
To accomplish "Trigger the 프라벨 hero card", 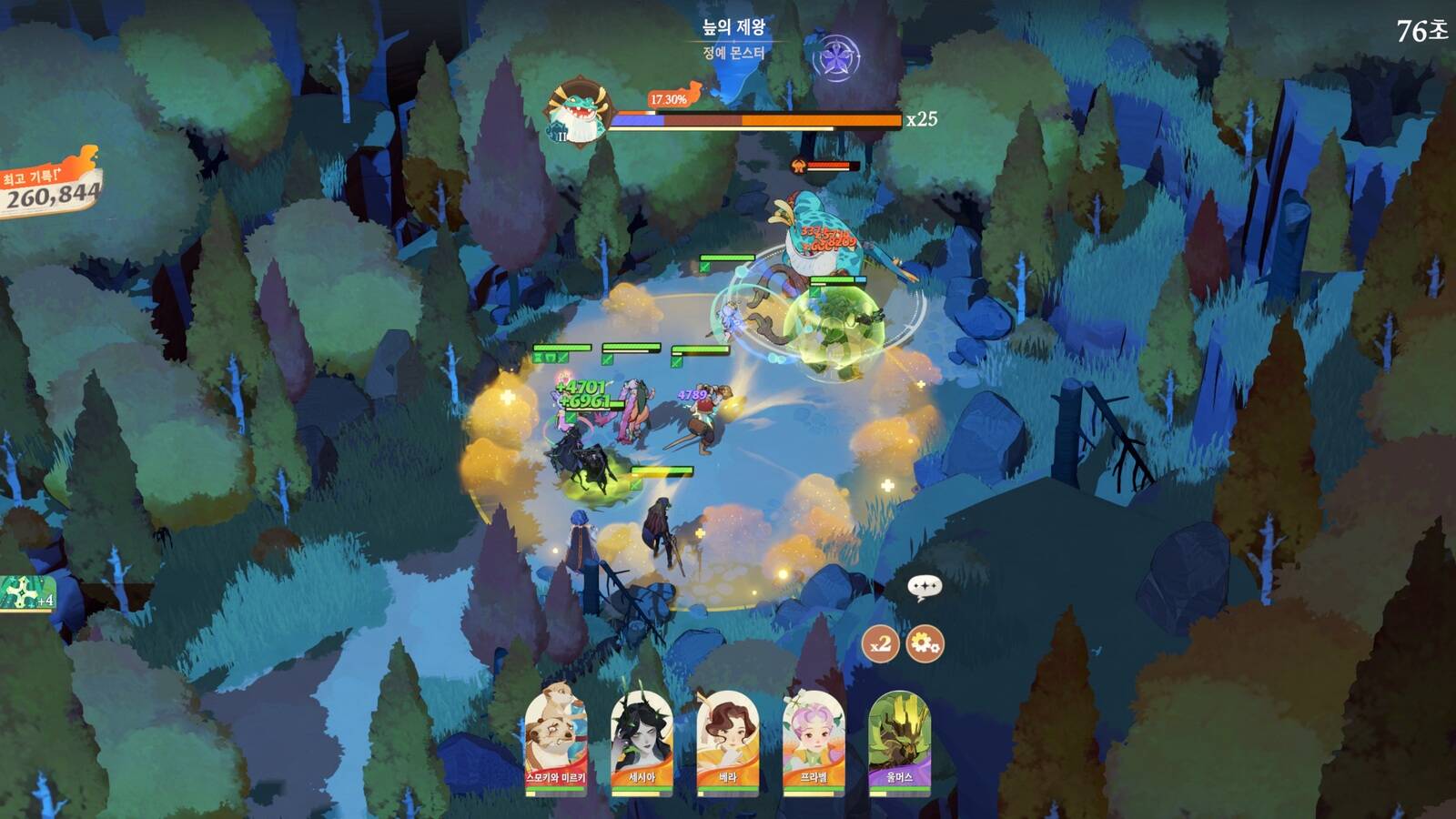I will tap(814, 741).
